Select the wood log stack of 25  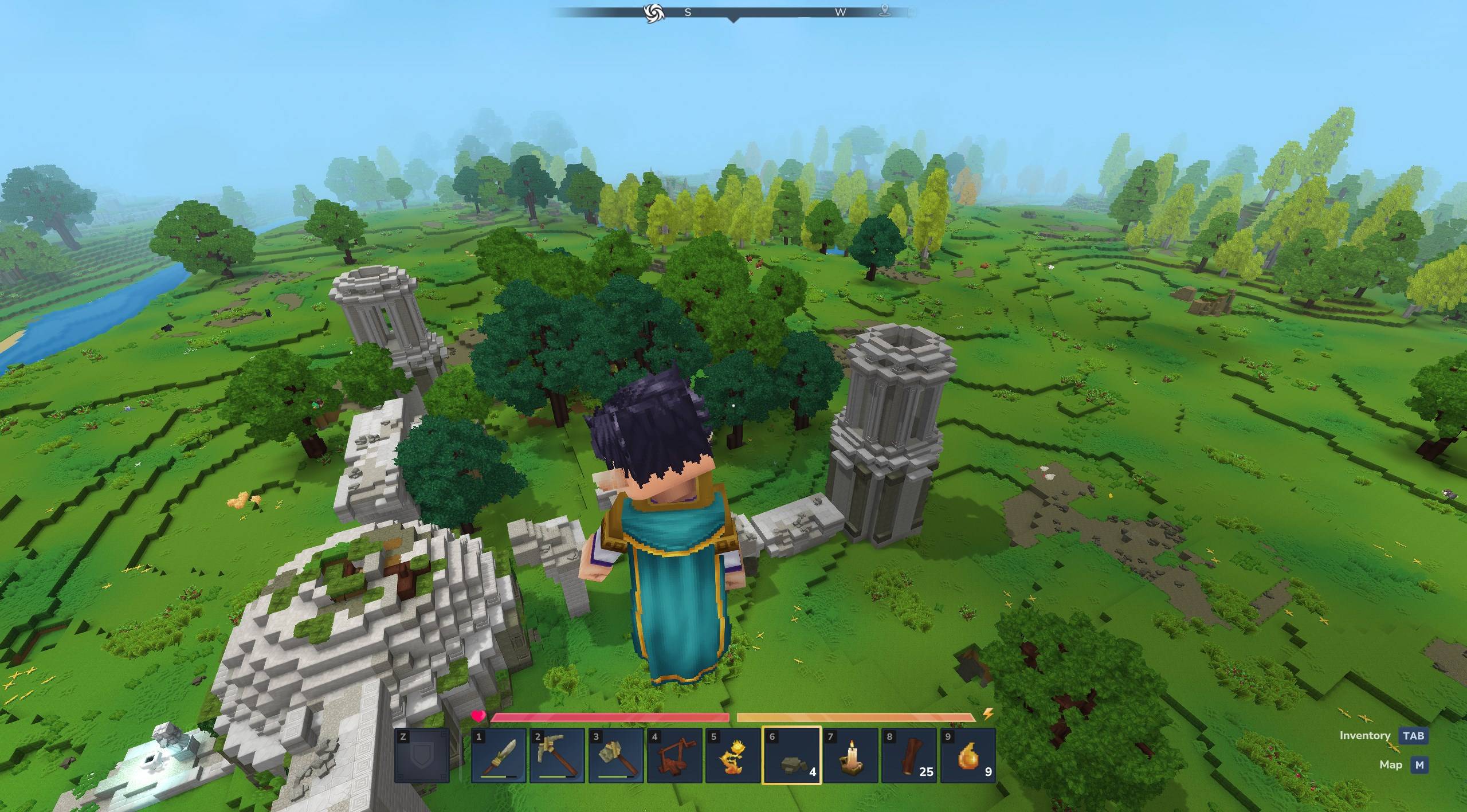click(908, 755)
